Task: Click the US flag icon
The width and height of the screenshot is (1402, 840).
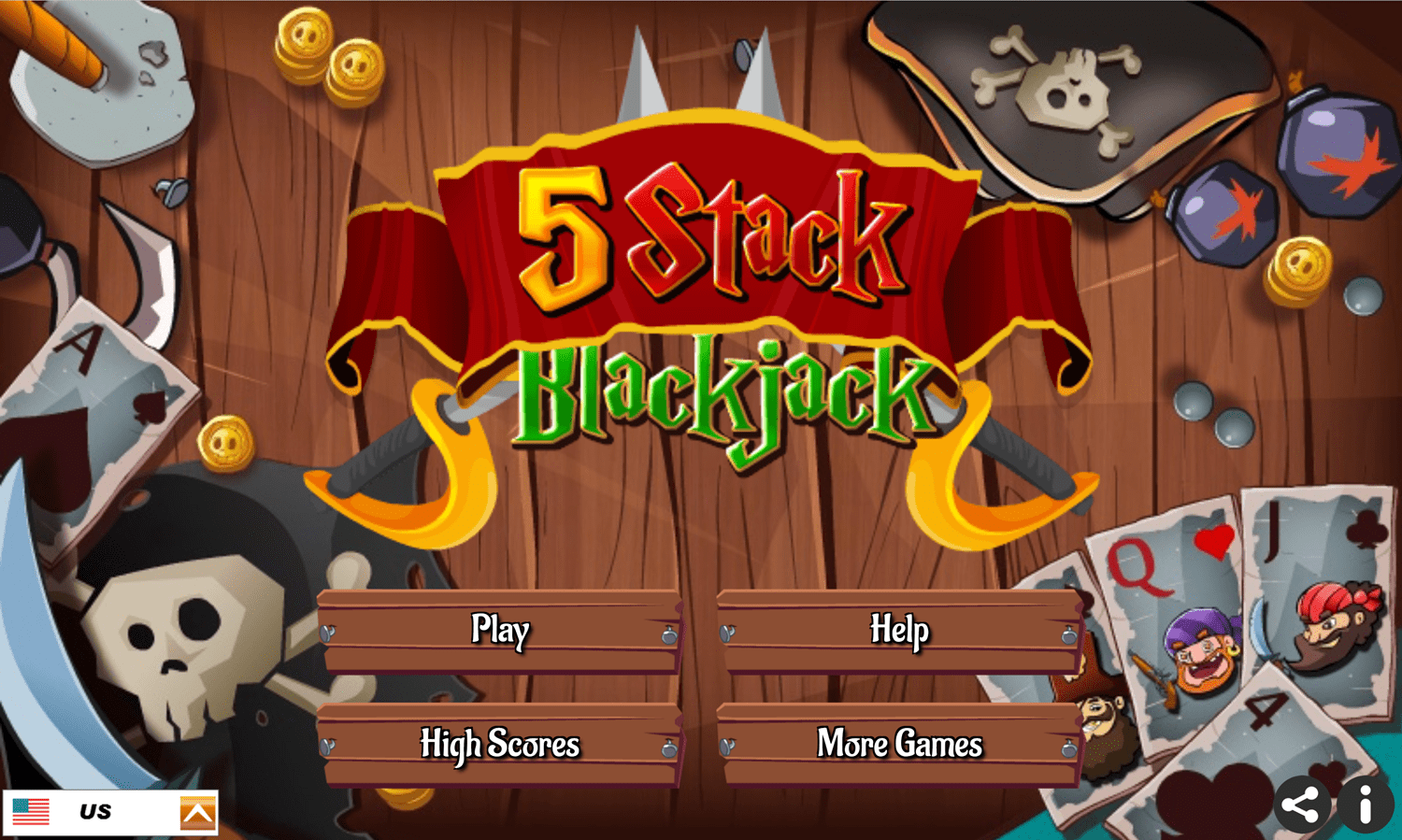Action: click(31, 811)
